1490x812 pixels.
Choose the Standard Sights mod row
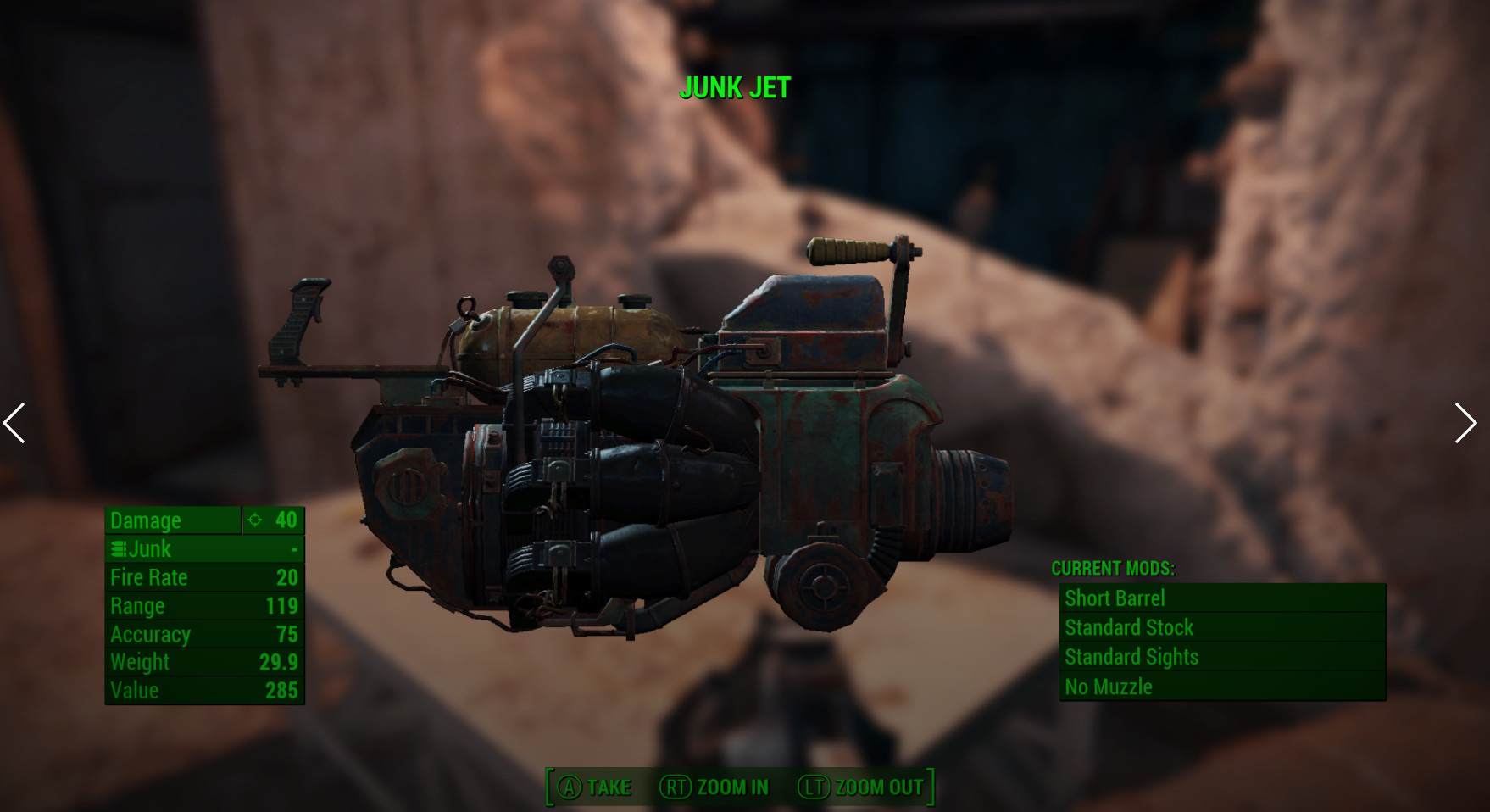[x=1221, y=657]
